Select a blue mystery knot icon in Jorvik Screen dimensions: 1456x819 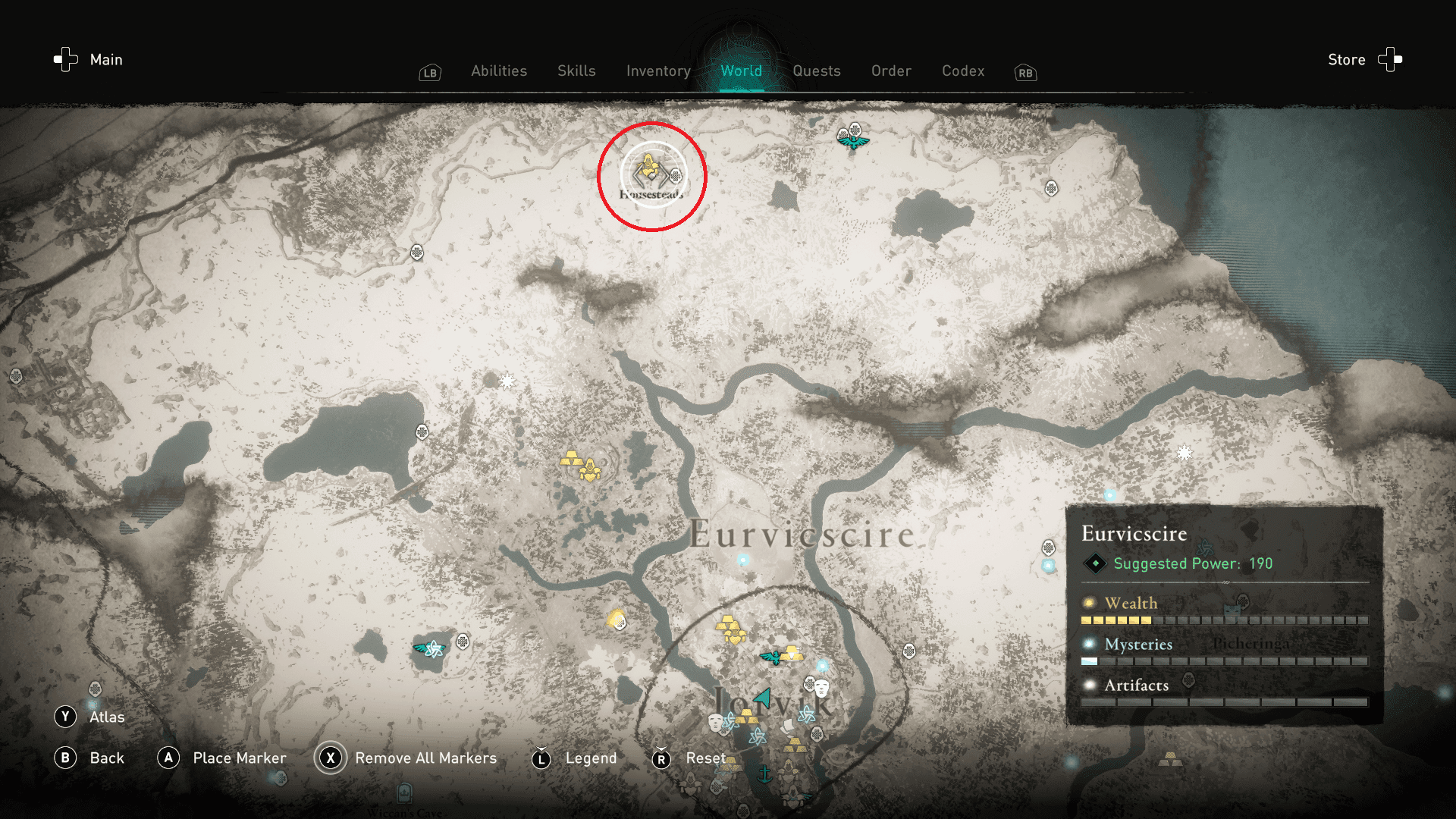tap(807, 715)
